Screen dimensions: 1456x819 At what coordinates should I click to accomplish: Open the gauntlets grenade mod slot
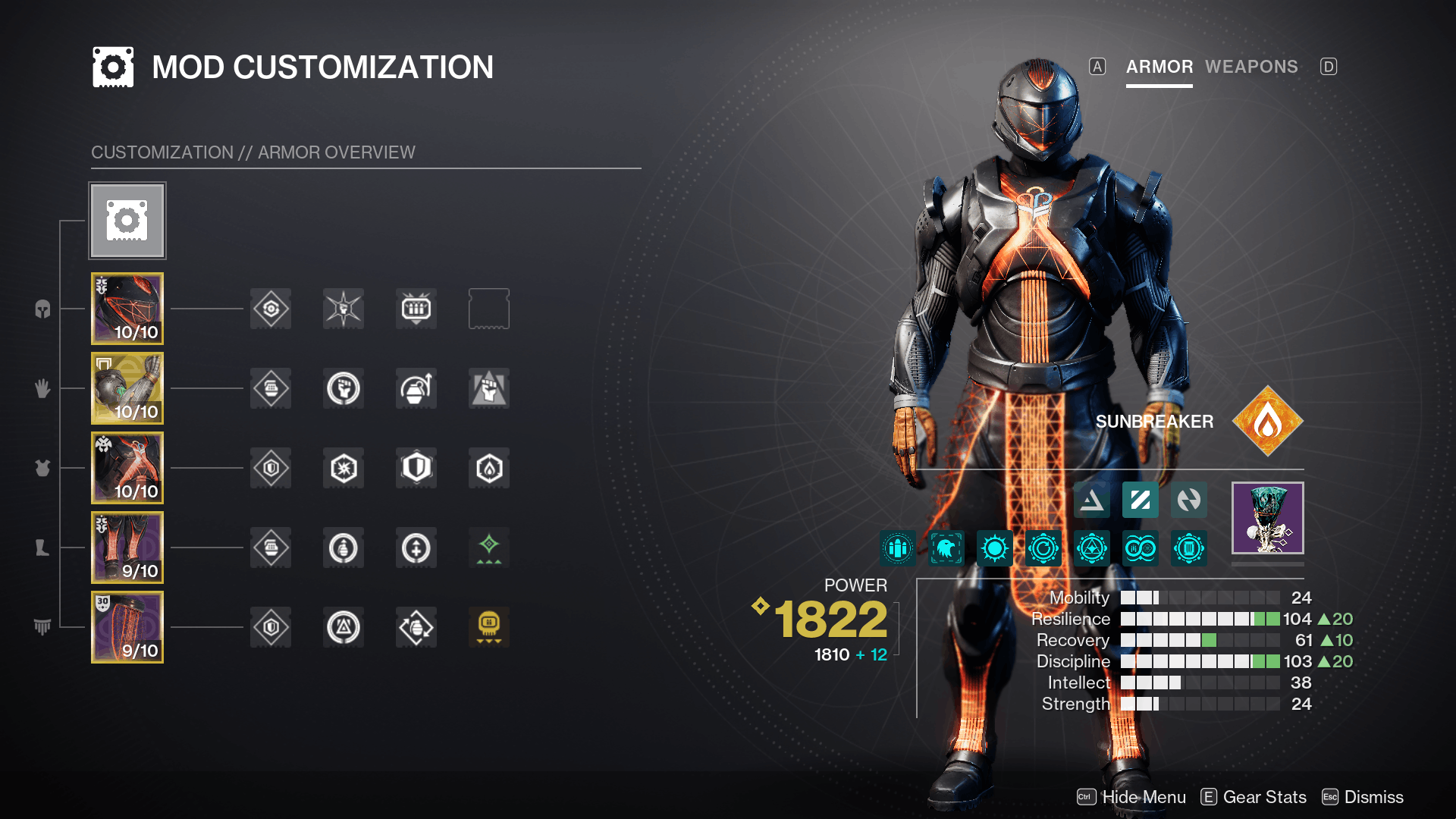416,388
